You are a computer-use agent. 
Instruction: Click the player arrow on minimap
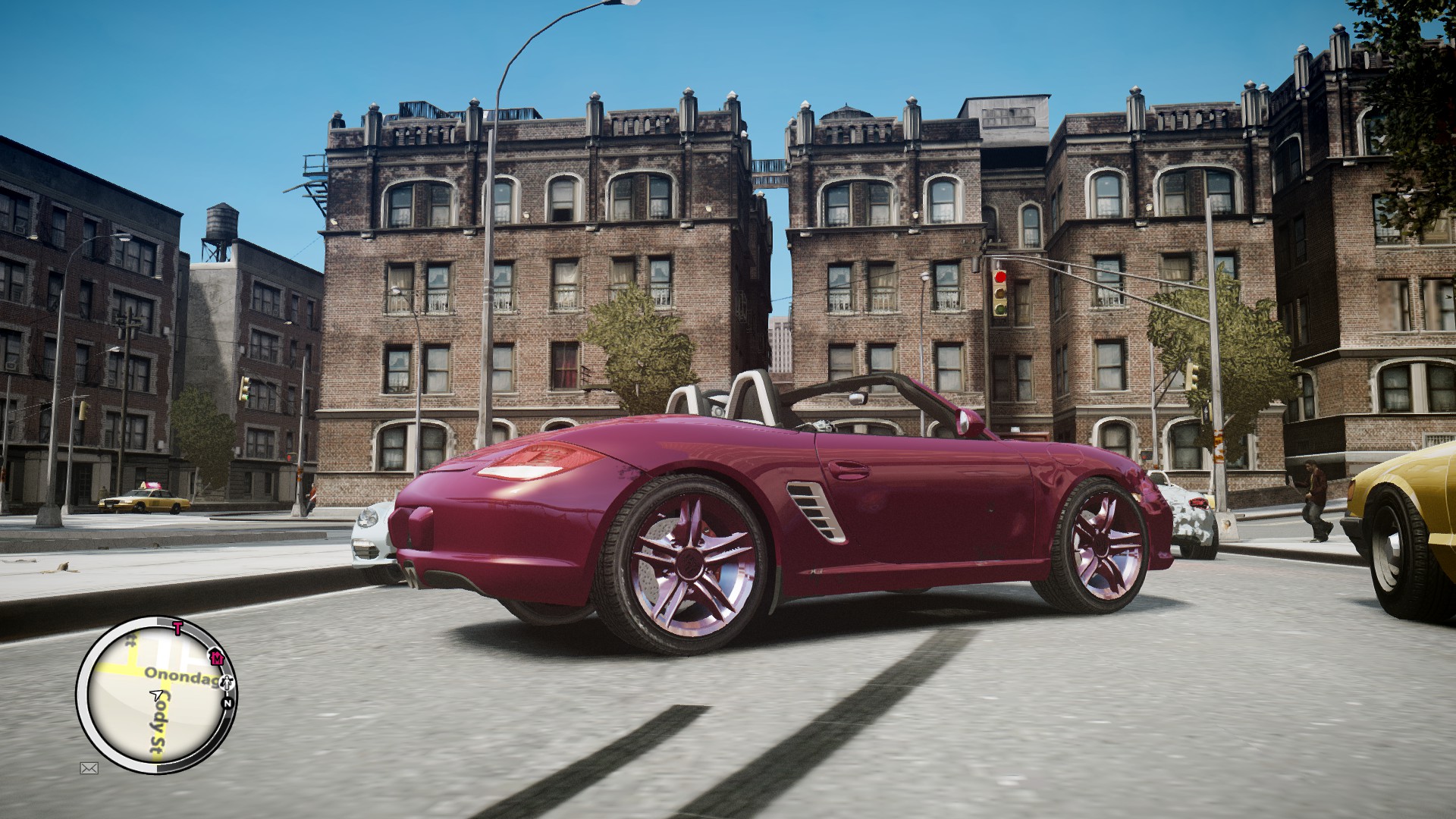pyautogui.click(x=157, y=694)
